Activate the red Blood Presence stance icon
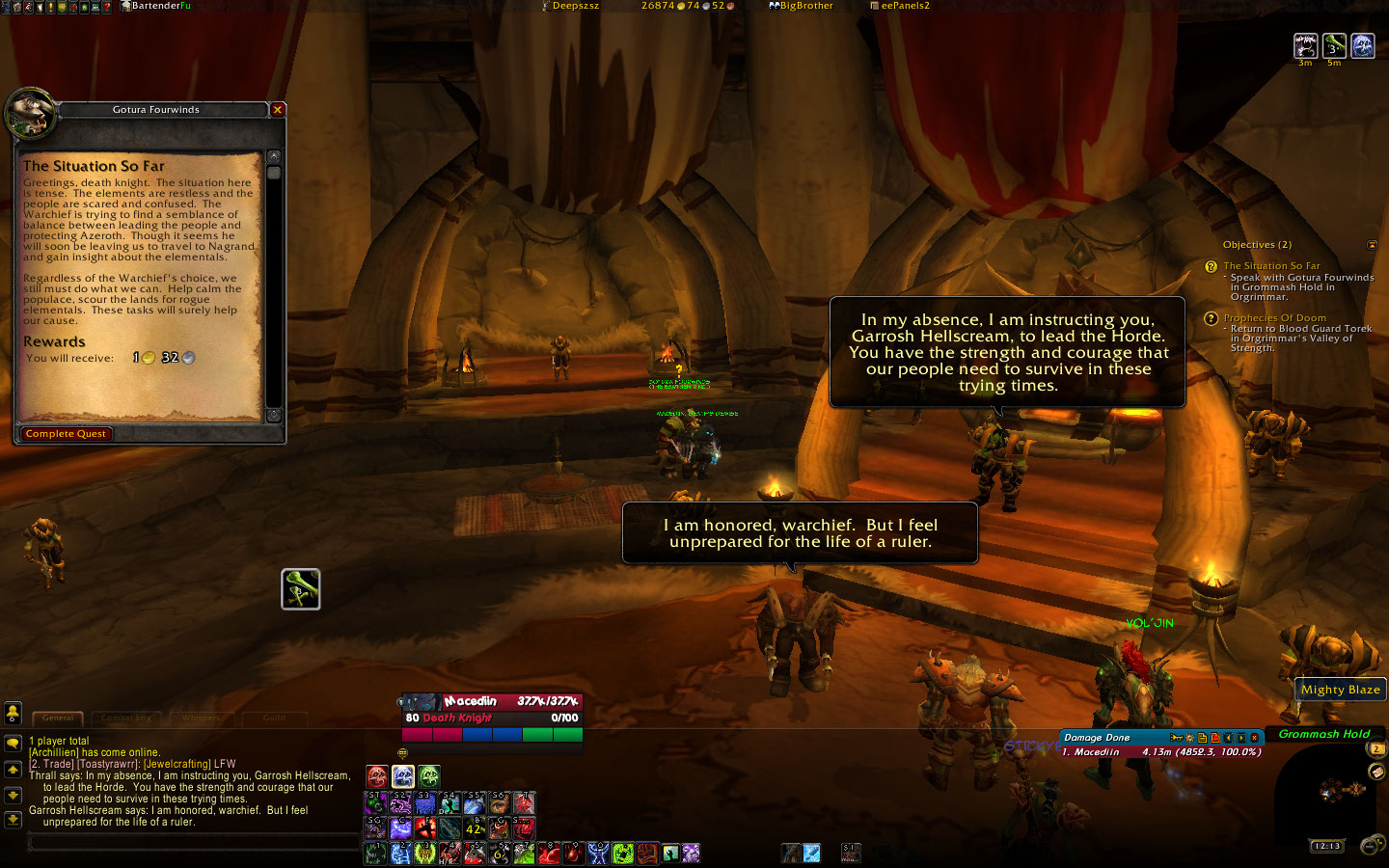 (x=377, y=776)
